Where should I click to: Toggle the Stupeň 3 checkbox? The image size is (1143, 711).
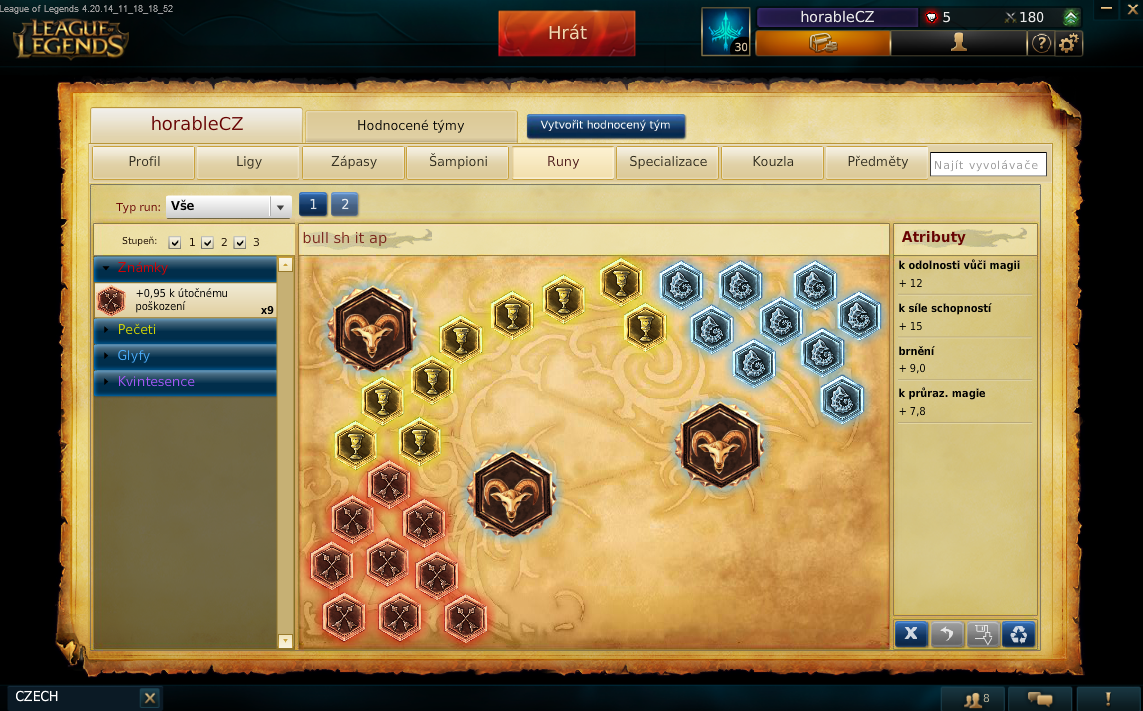239,243
